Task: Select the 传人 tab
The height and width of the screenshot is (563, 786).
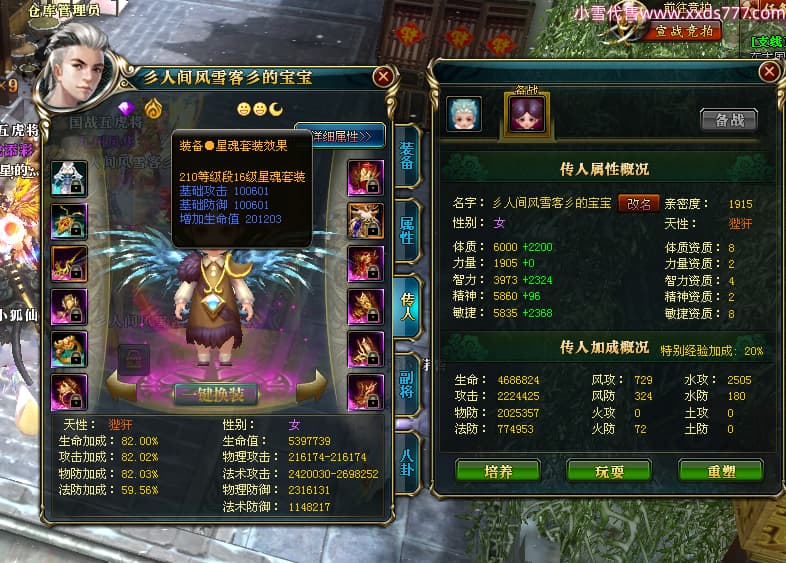Action: click(407, 305)
